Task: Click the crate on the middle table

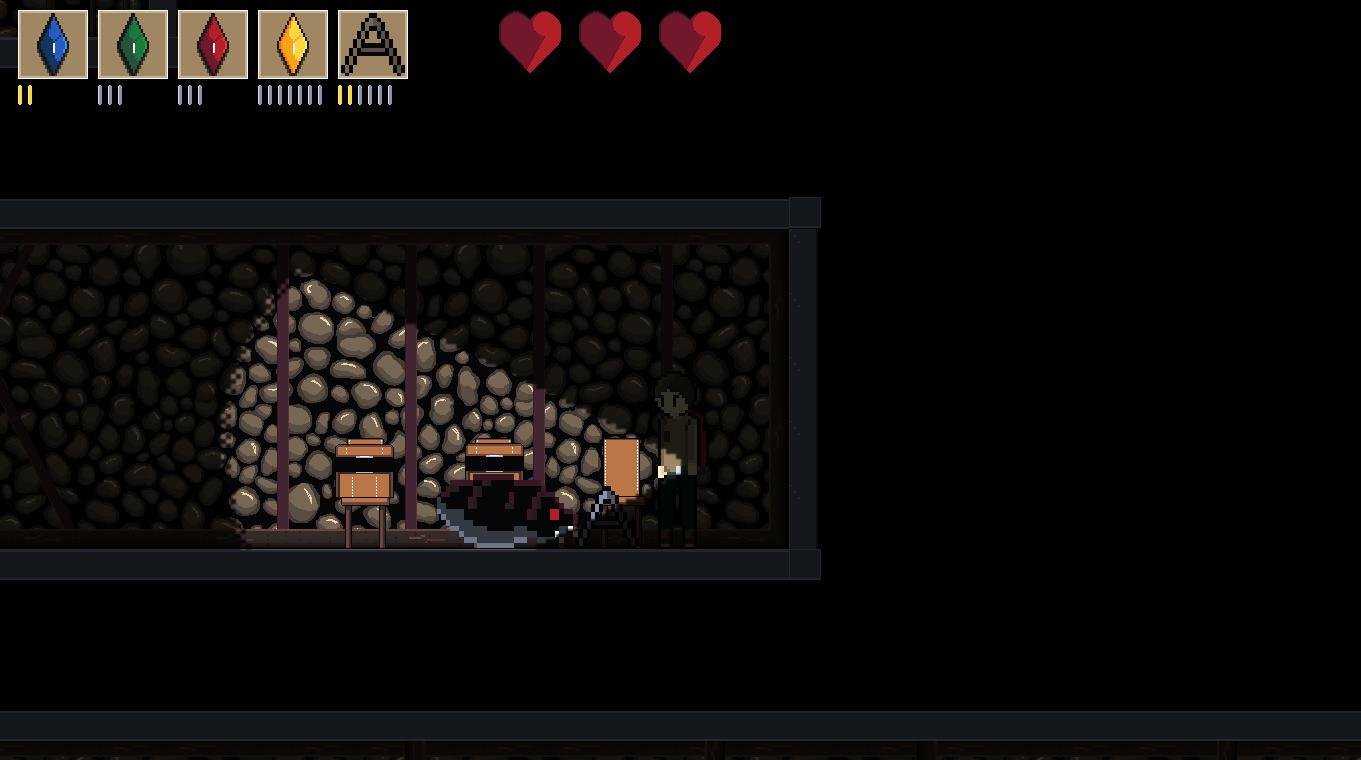Action: [x=497, y=452]
